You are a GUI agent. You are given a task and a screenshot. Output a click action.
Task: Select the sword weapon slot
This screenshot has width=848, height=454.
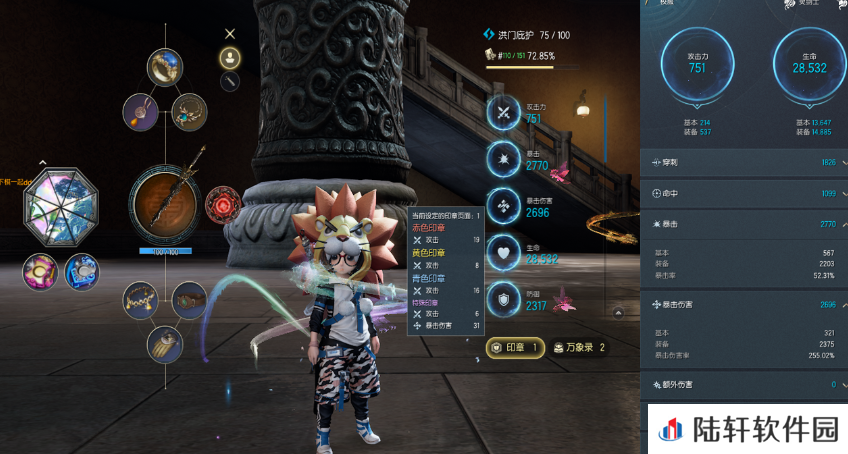165,200
